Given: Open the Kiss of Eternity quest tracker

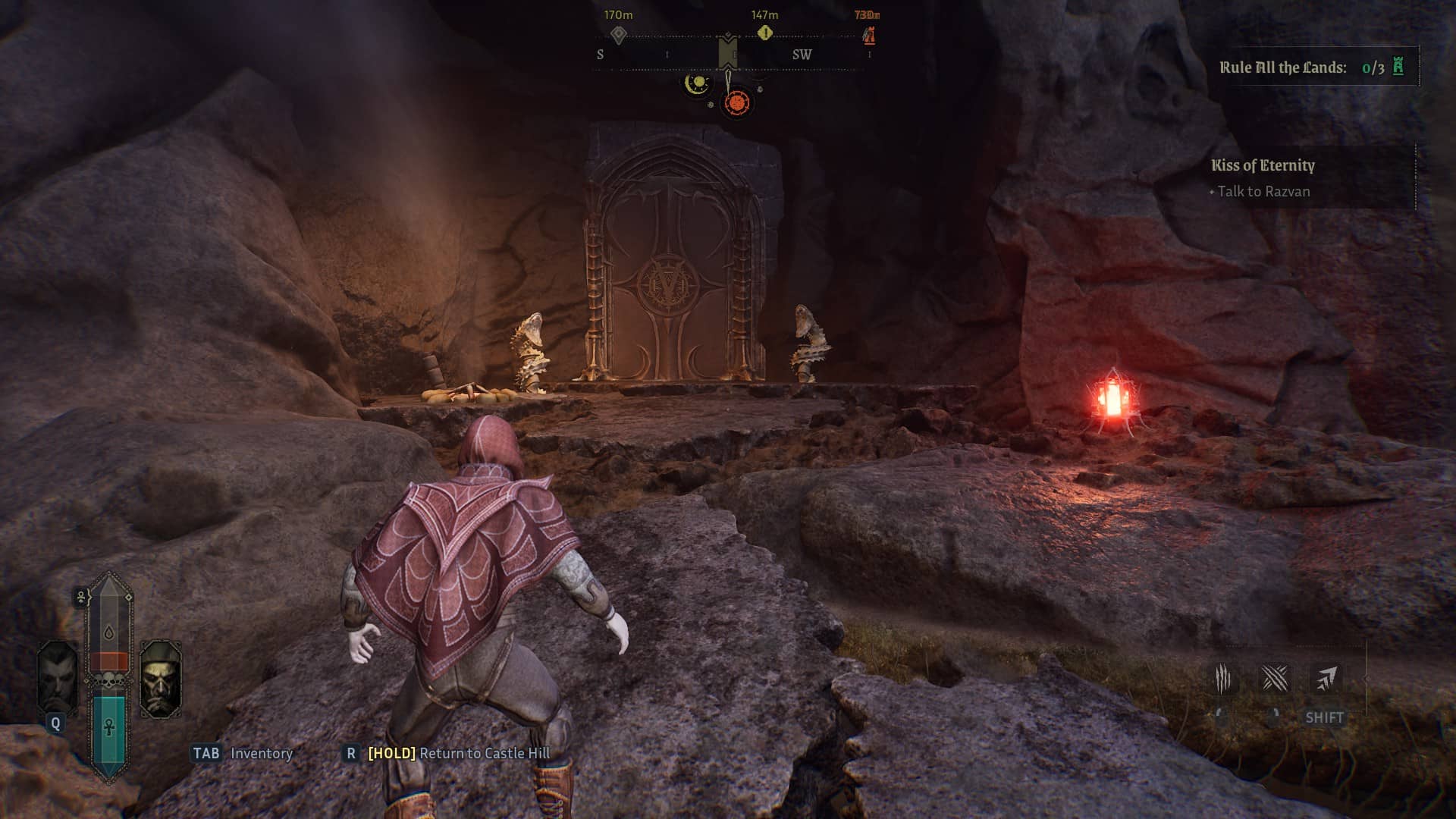Looking at the screenshot, I should 1263,165.
